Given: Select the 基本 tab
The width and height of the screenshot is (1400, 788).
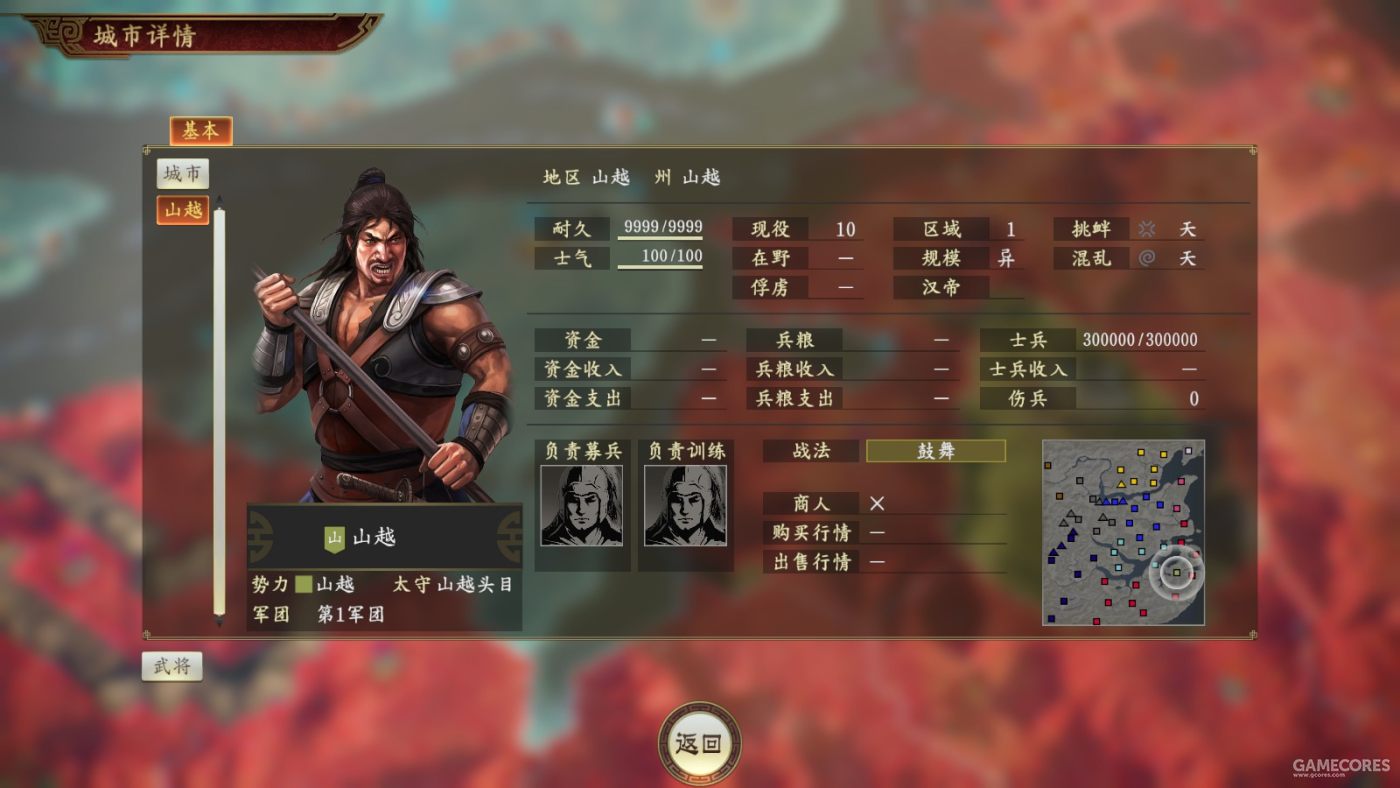Looking at the screenshot, I should click(x=200, y=130).
